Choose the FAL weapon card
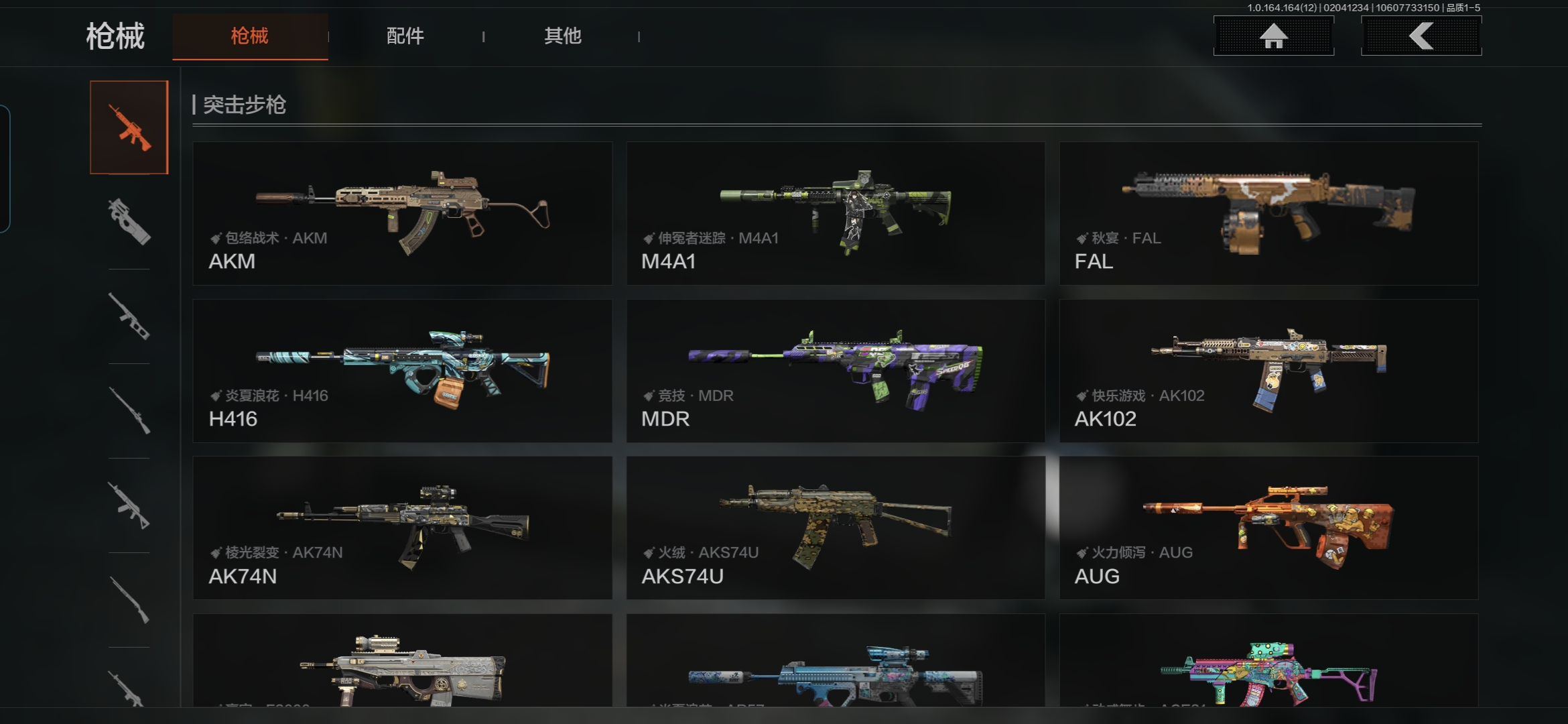 tap(1268, 213)
